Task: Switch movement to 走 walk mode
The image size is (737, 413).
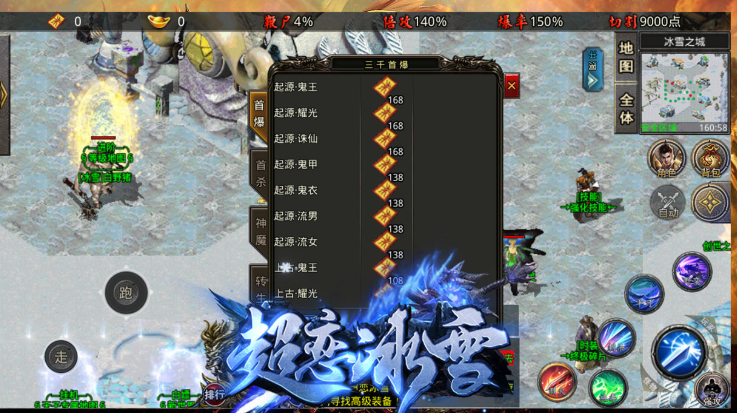Action: coord(61,356)
